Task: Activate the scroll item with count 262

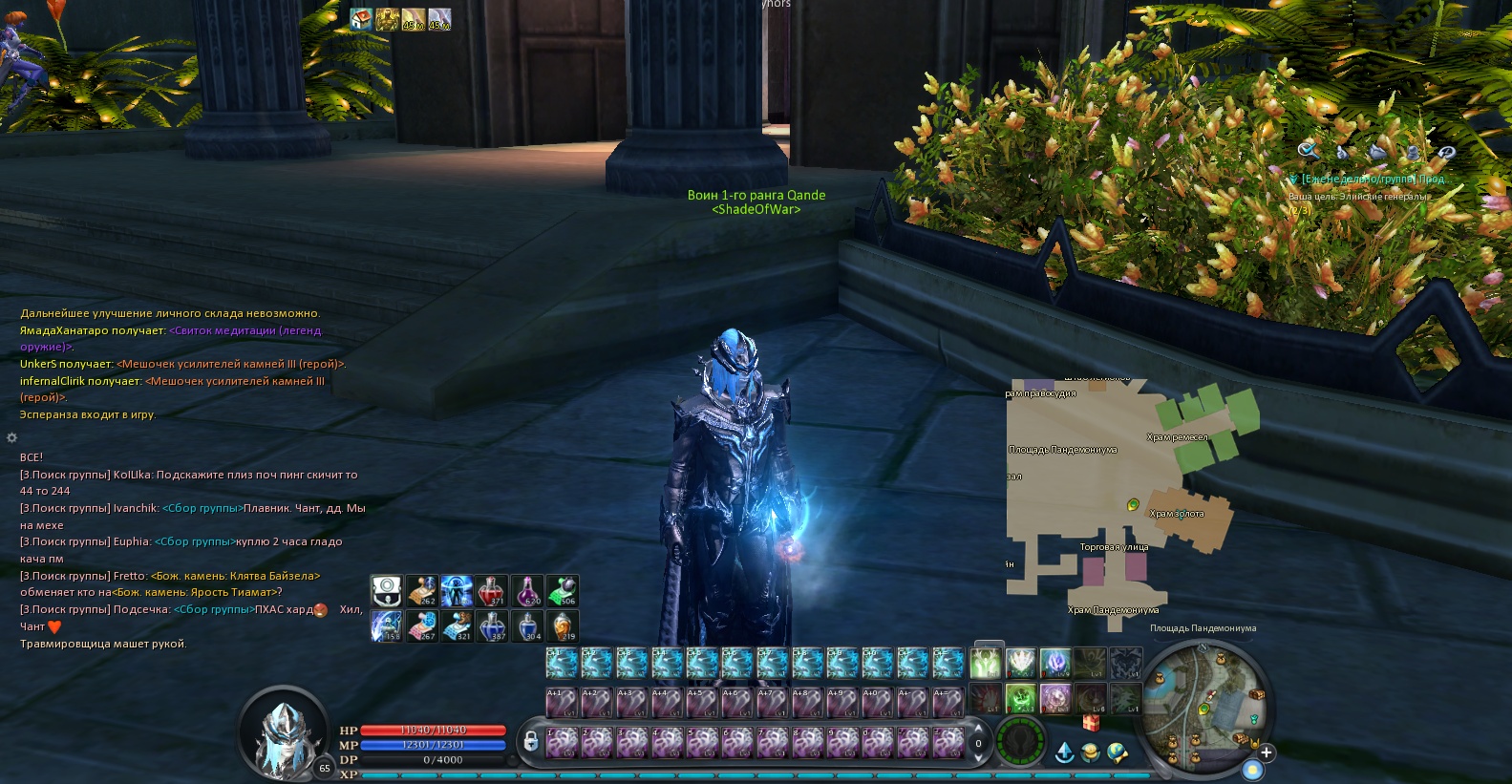Action: coord(421,591)
